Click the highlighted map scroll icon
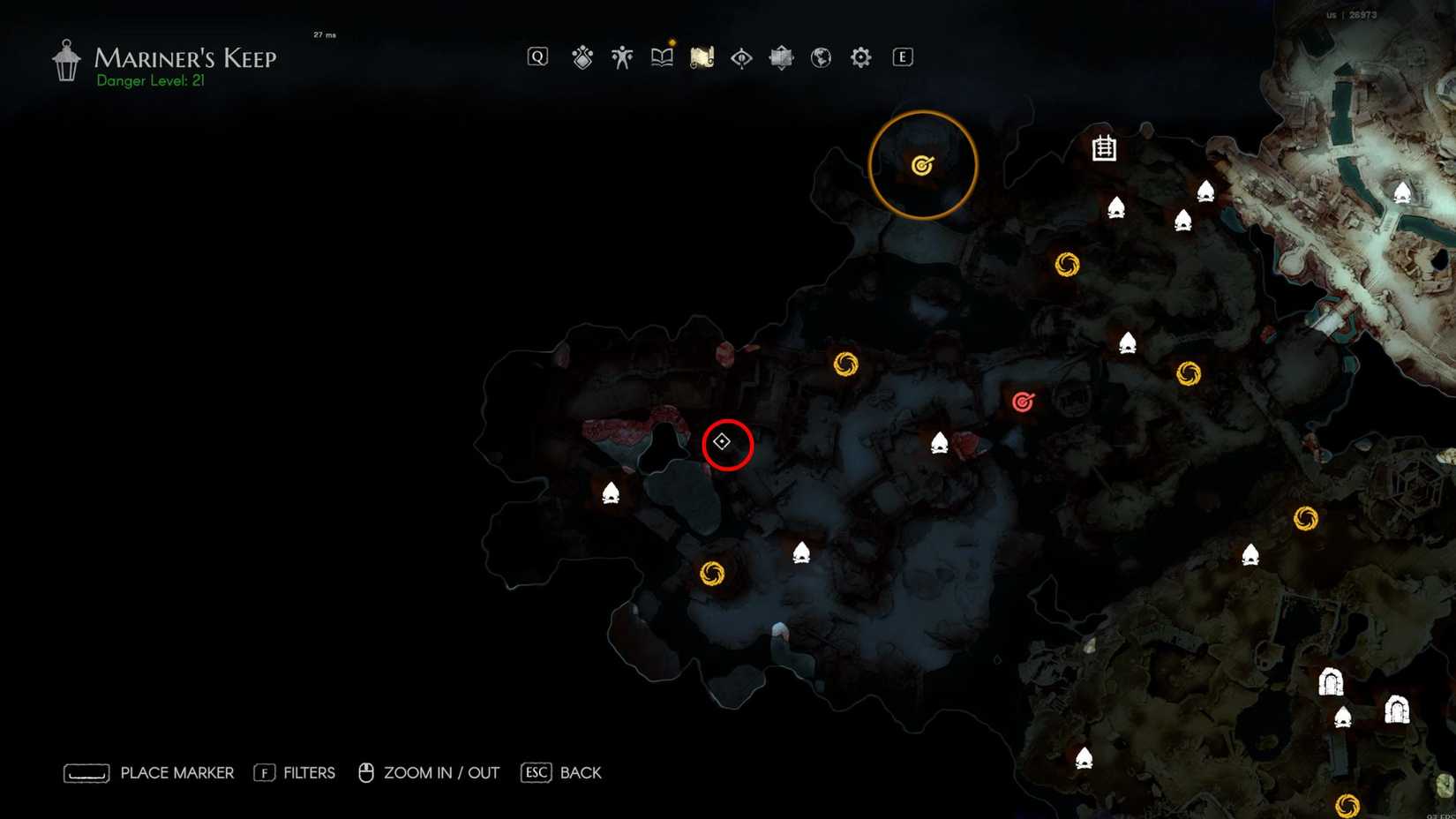 pos(701,56)
